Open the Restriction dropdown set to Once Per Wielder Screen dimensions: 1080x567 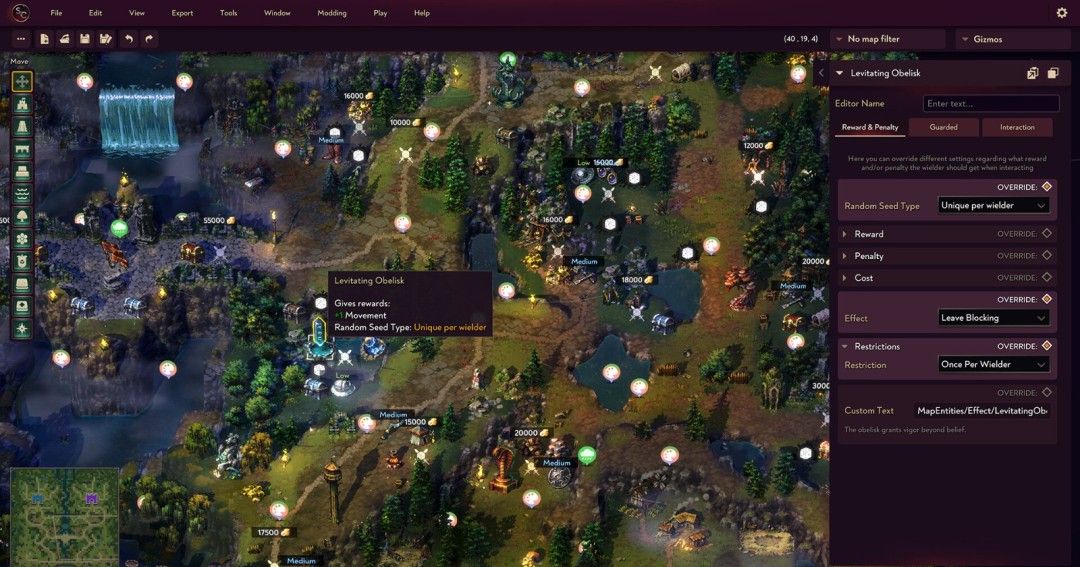pos(994,364)
